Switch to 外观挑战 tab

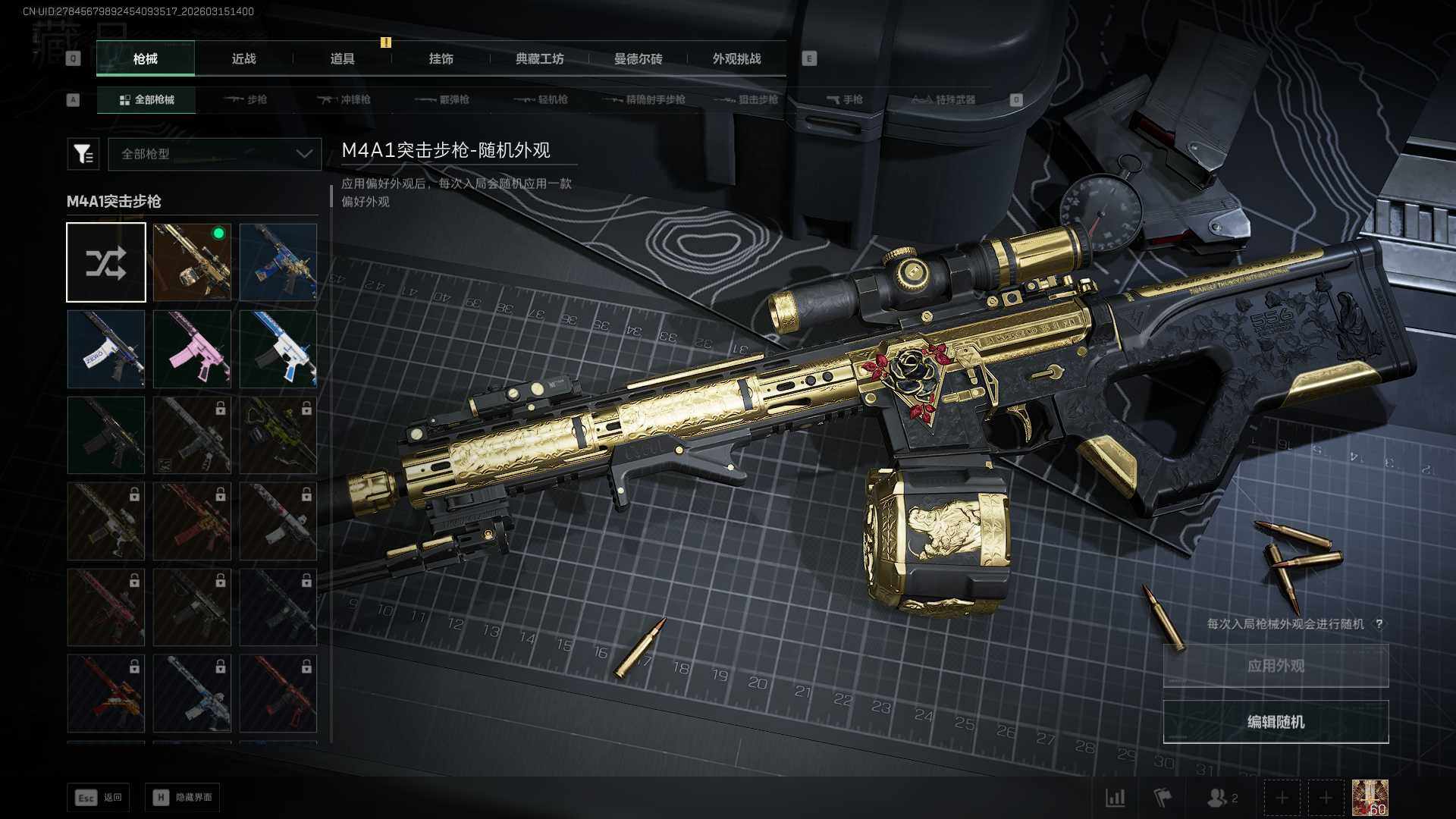[x=736, y=59]
